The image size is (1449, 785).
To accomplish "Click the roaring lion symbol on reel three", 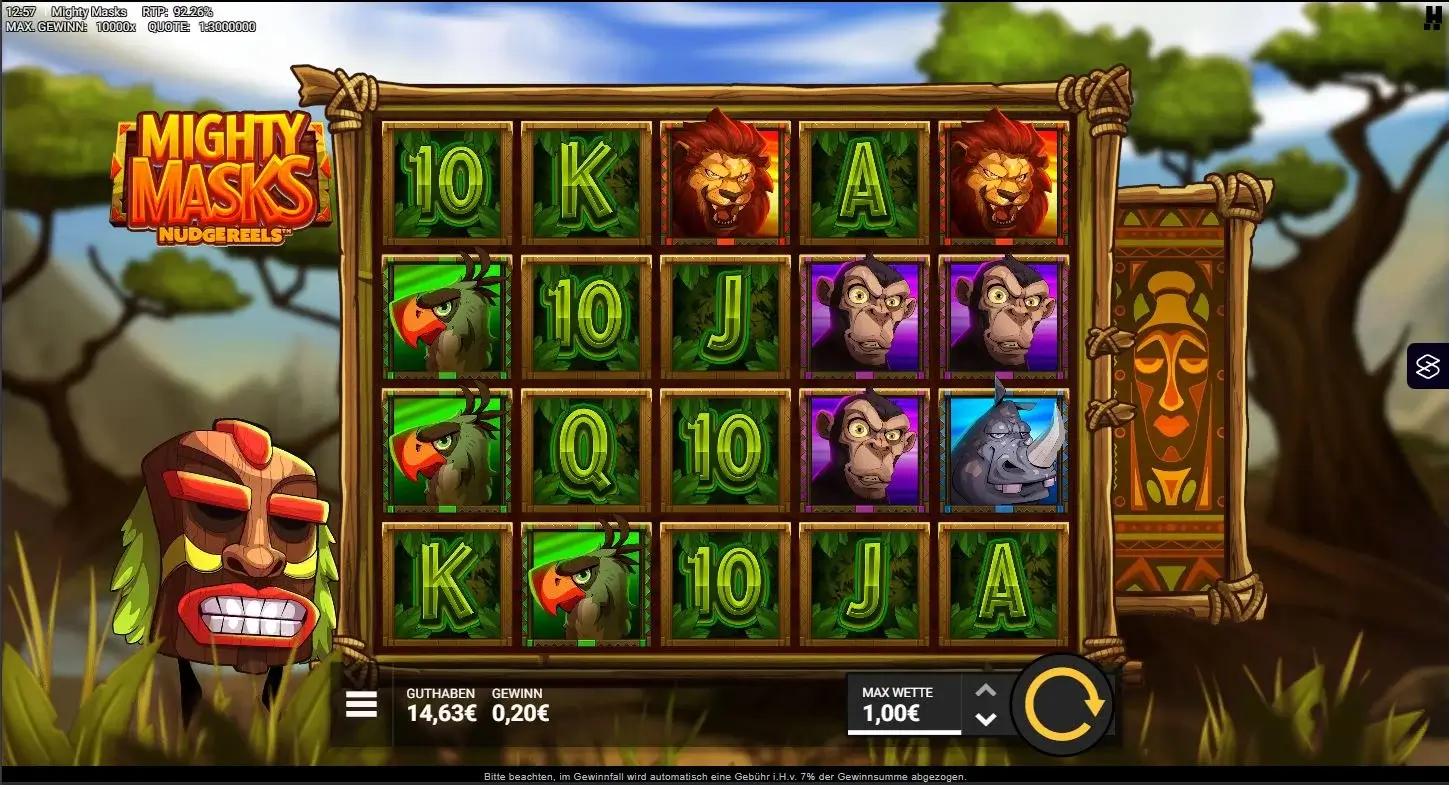I will [723, 180].
